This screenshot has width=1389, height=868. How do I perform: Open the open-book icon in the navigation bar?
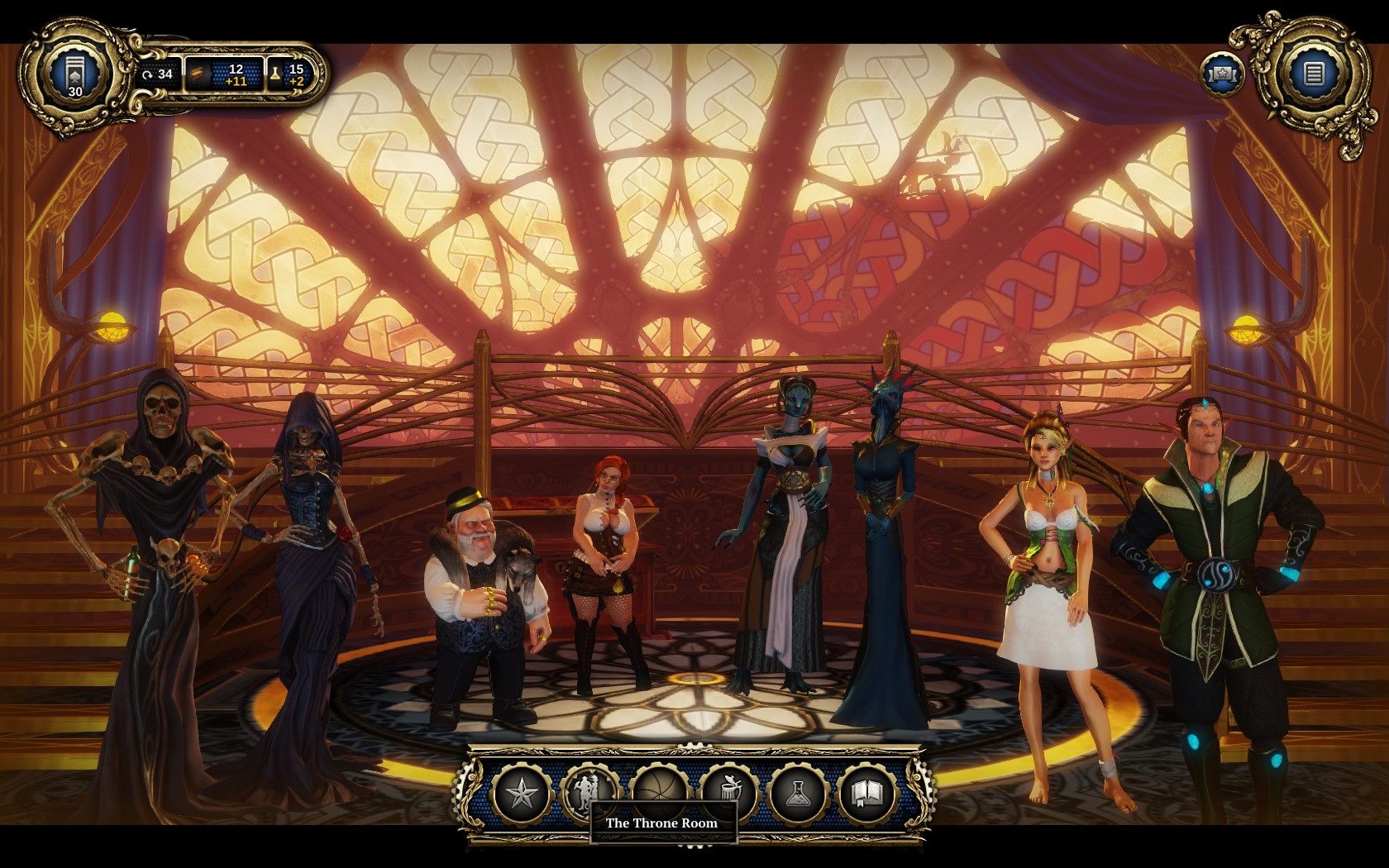coord(866,794)
